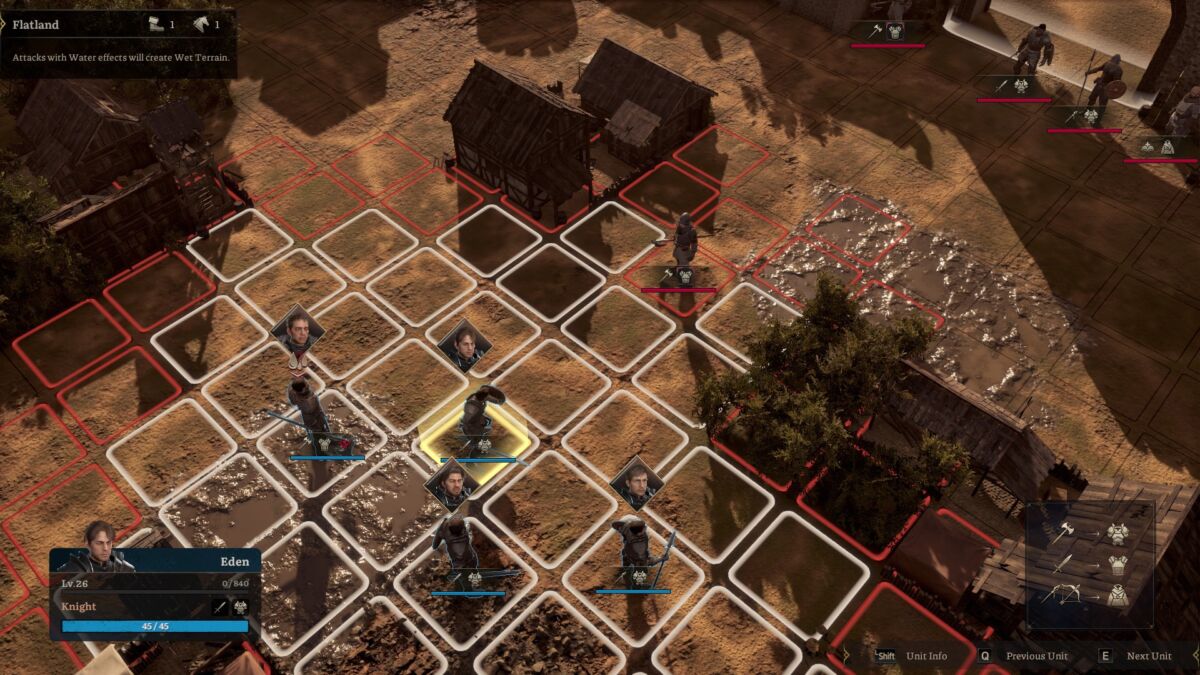The height and width of the screenshot is (675, 1200).
Task: Select the yellow highlighted tile under Eden
Action: click(x=473, y=438)
